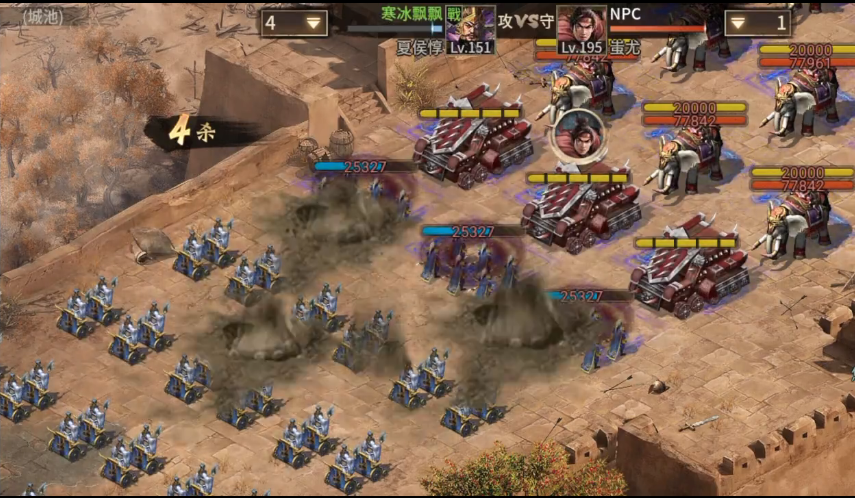Open the defender queue dropdown showing 1
855x498 pixels.
[757, 23]
